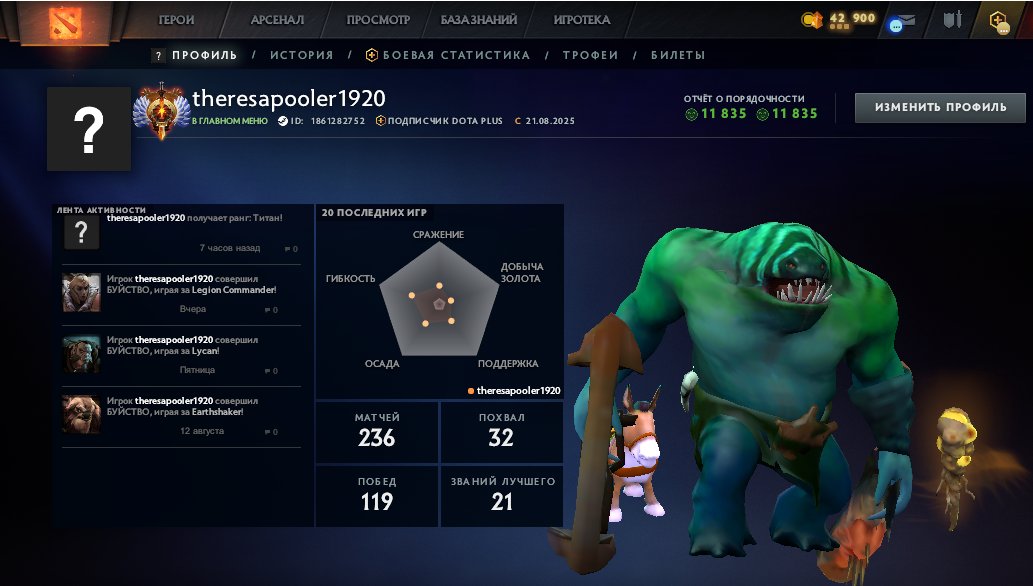
Task: Switch to the История tab
Action: 301,56
